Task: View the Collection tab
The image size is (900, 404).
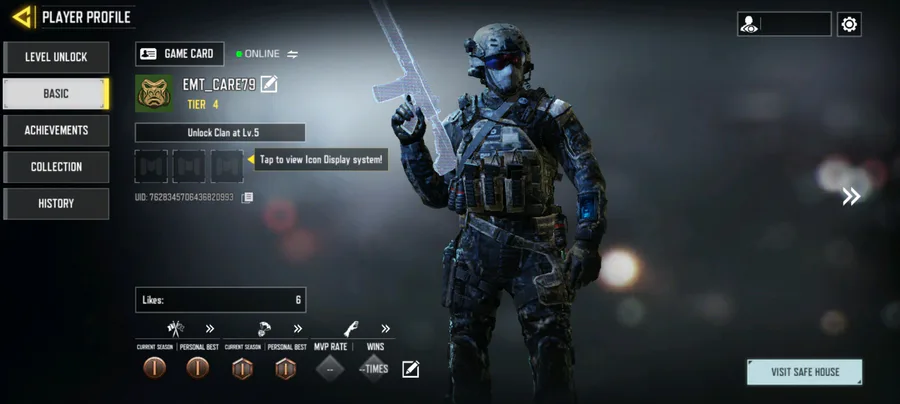Action: tap(56, 167)
